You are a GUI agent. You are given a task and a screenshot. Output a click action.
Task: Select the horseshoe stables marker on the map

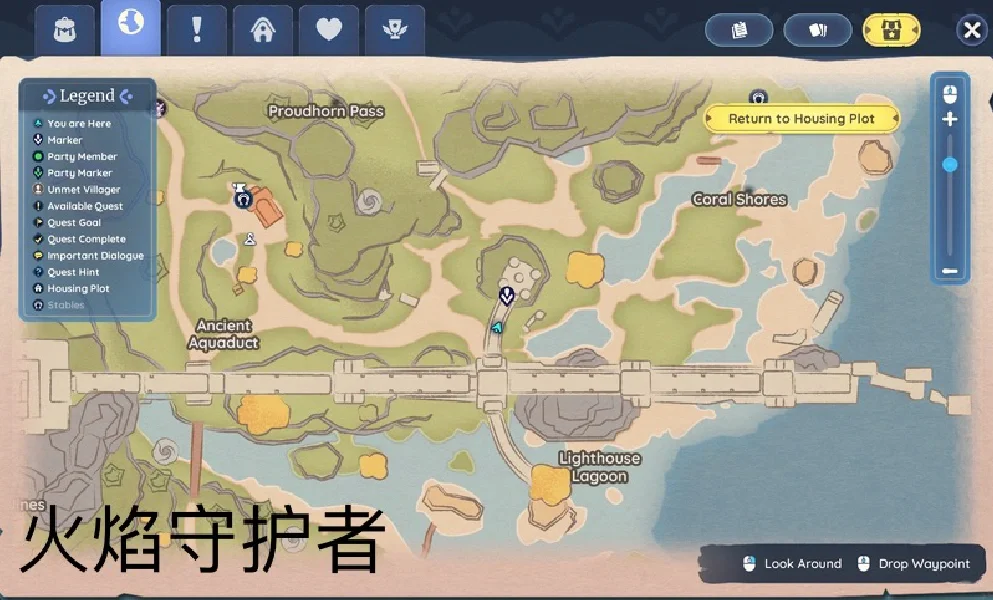(x=242, y=199)
